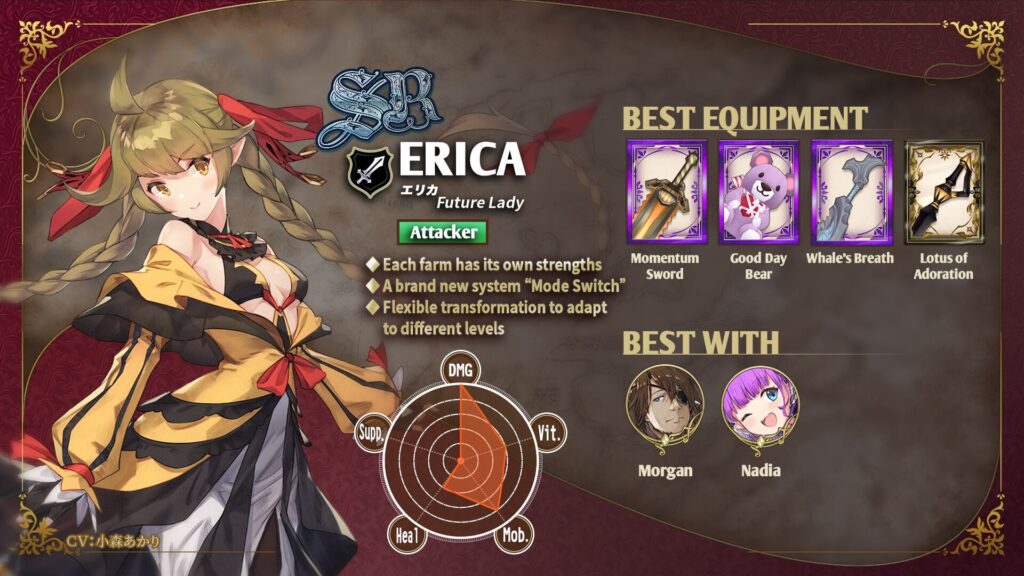Click the green Attacker role tag
Viewport: 1024px width, 576px height.
(x=442, y=232)
